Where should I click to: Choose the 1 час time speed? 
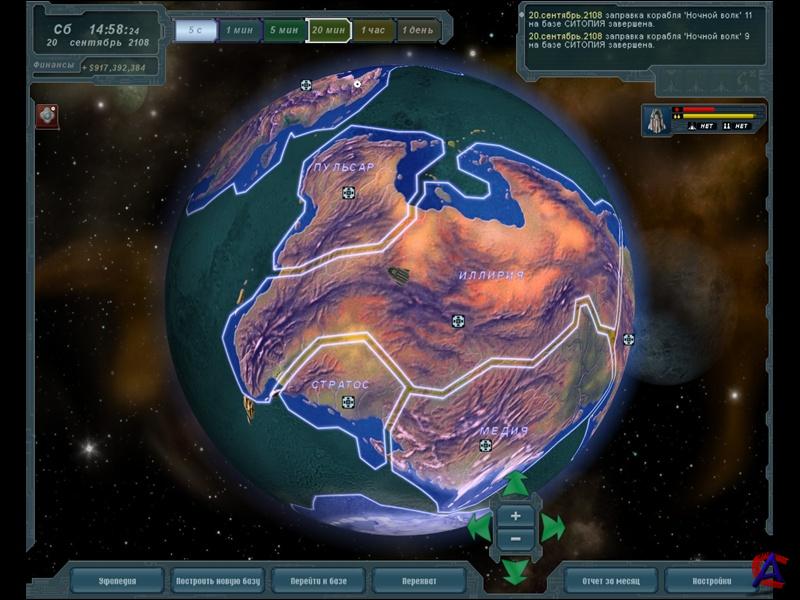(x=374, y=31)
